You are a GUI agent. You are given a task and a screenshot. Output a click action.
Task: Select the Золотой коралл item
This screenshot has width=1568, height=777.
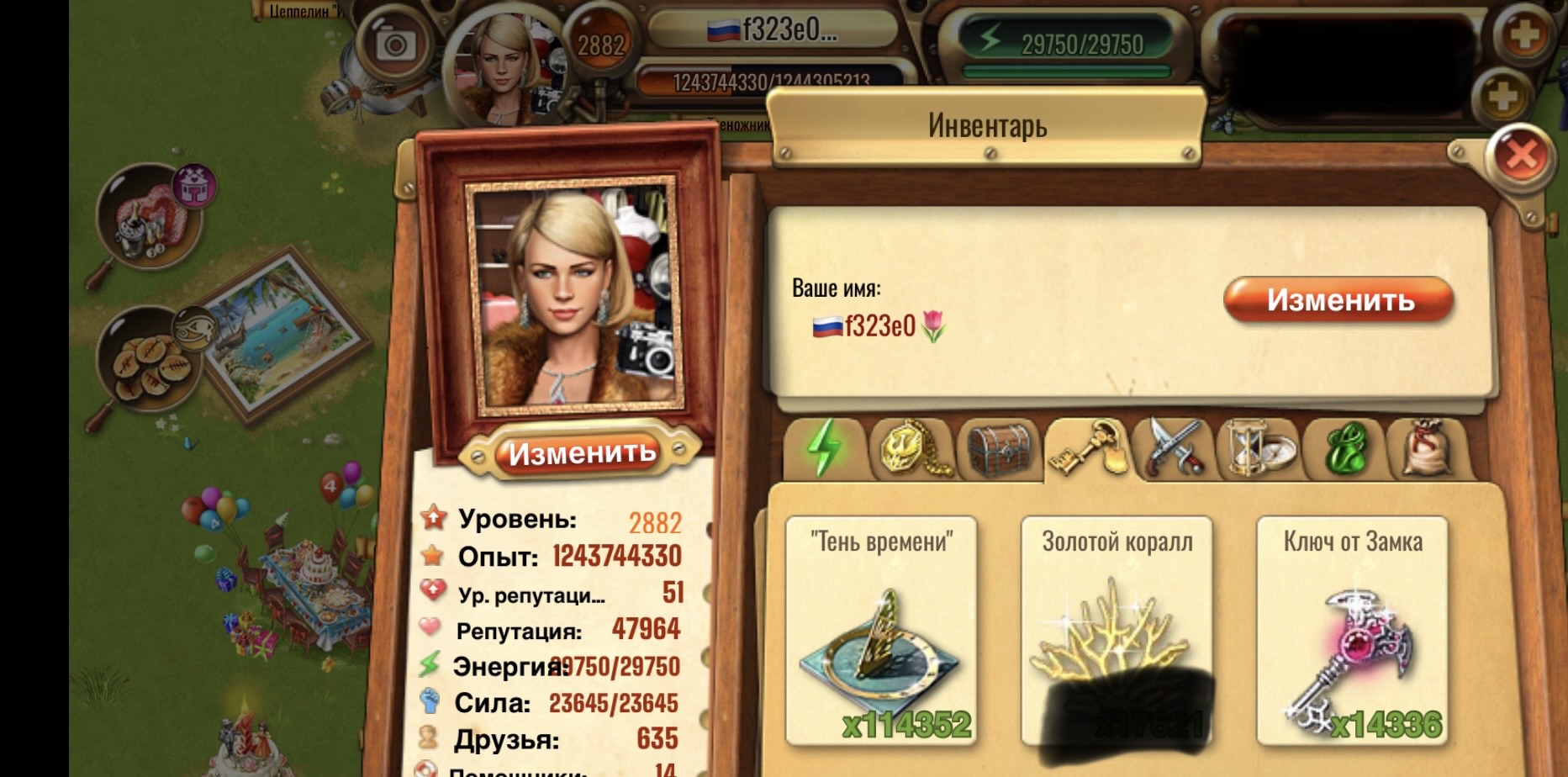coord(1117,631)
